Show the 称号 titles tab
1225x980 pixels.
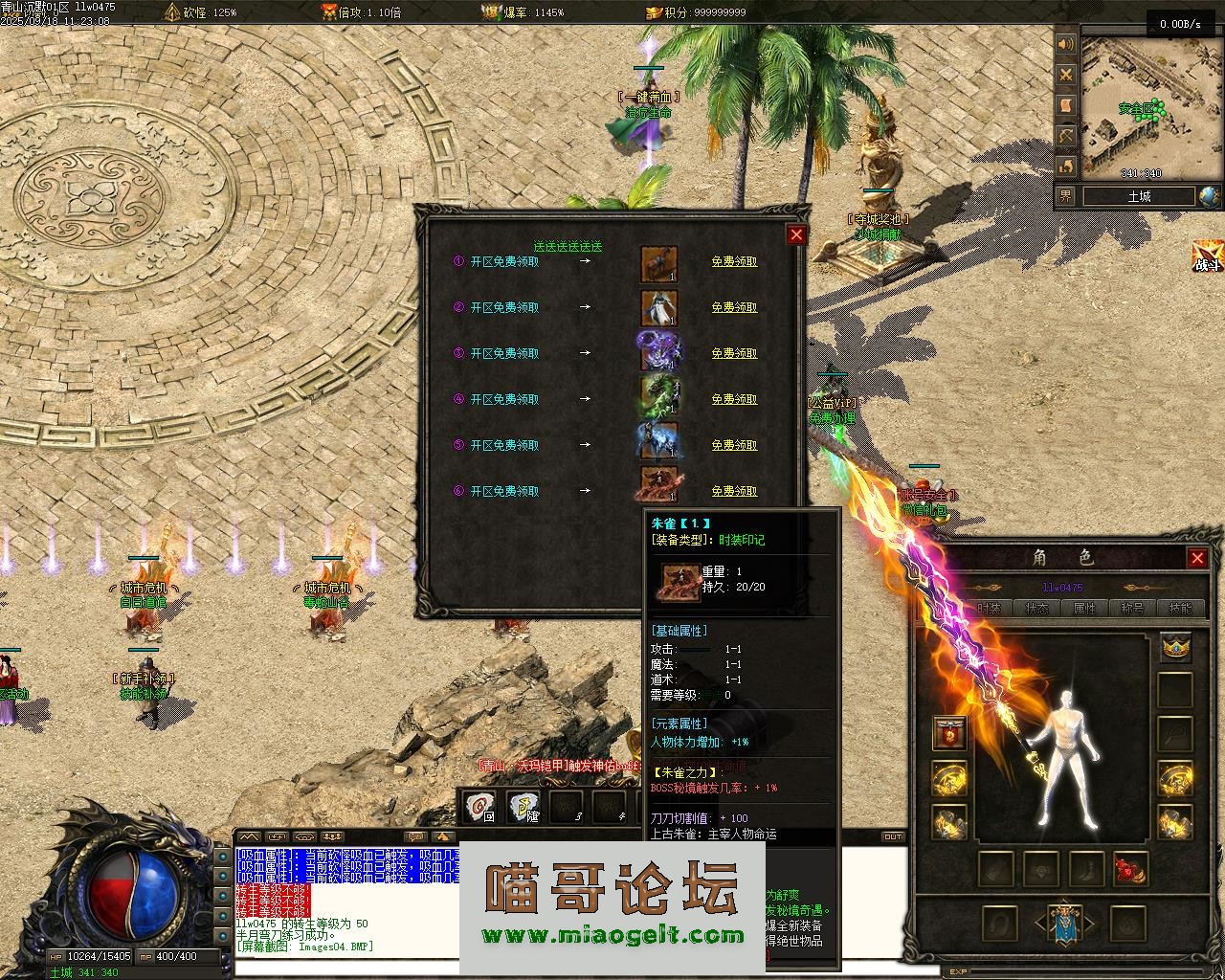(x=1132, y=609)
